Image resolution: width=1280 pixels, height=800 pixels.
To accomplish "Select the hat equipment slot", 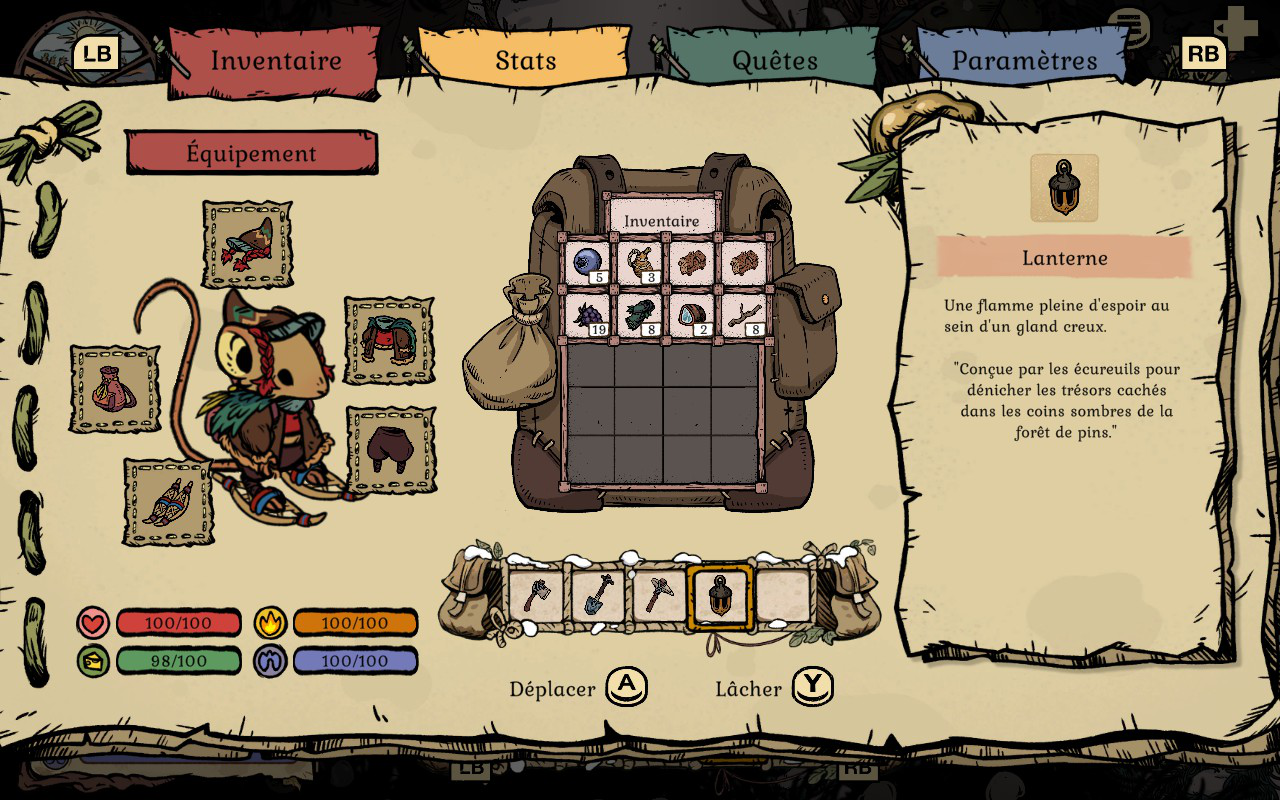I will point(247,244).
